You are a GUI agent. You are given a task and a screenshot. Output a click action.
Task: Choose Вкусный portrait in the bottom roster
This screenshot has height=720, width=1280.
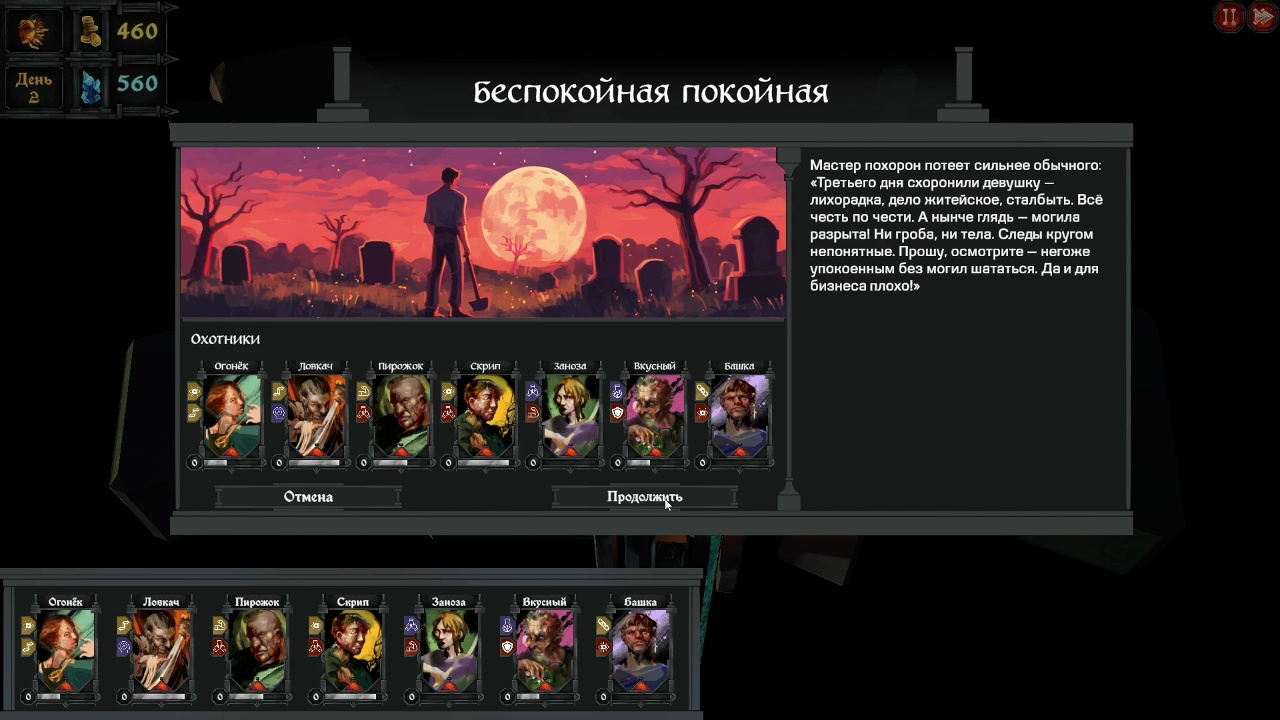(545, 650)
